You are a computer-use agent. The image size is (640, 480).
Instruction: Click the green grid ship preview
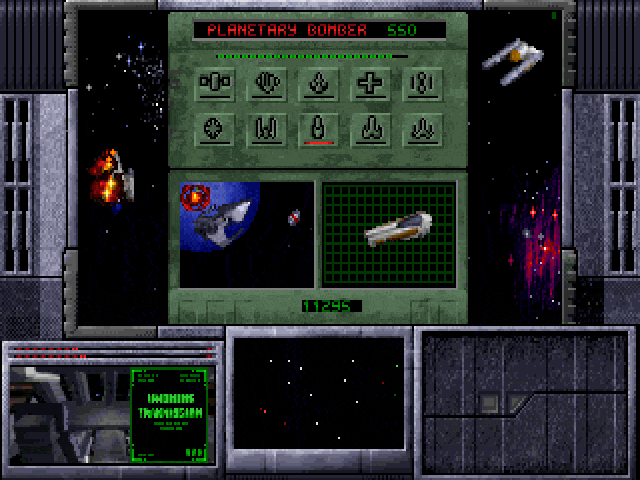[389, 234]
